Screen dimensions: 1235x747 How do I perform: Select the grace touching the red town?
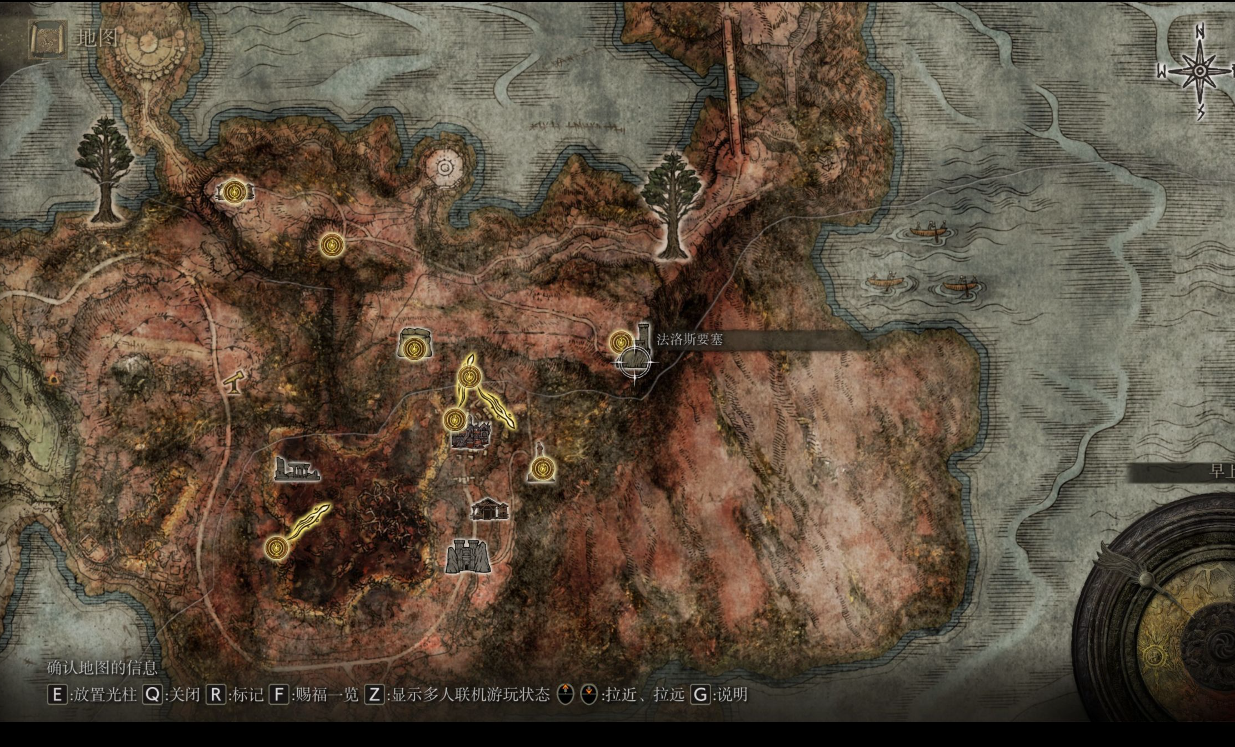point(454,420)
